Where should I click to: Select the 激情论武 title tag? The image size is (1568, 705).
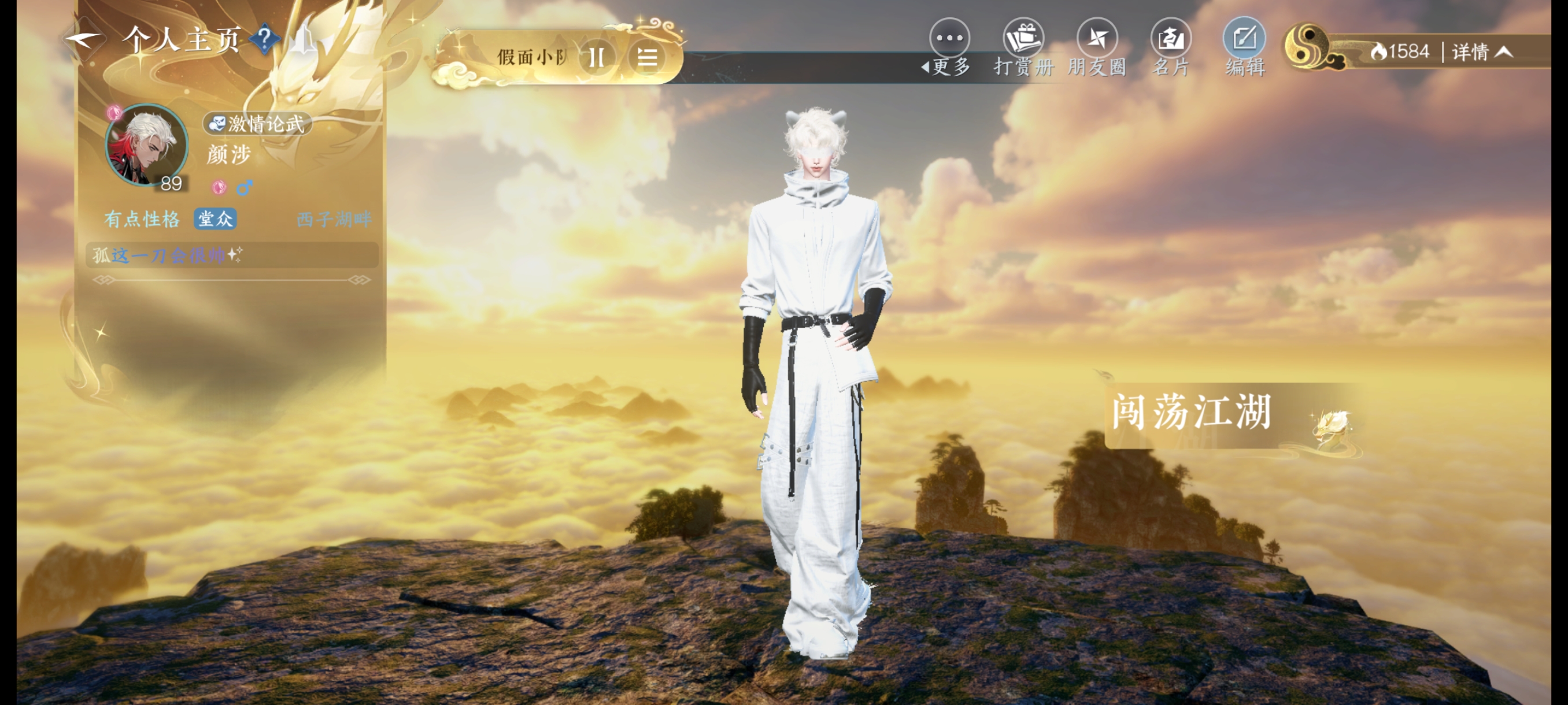257,124
